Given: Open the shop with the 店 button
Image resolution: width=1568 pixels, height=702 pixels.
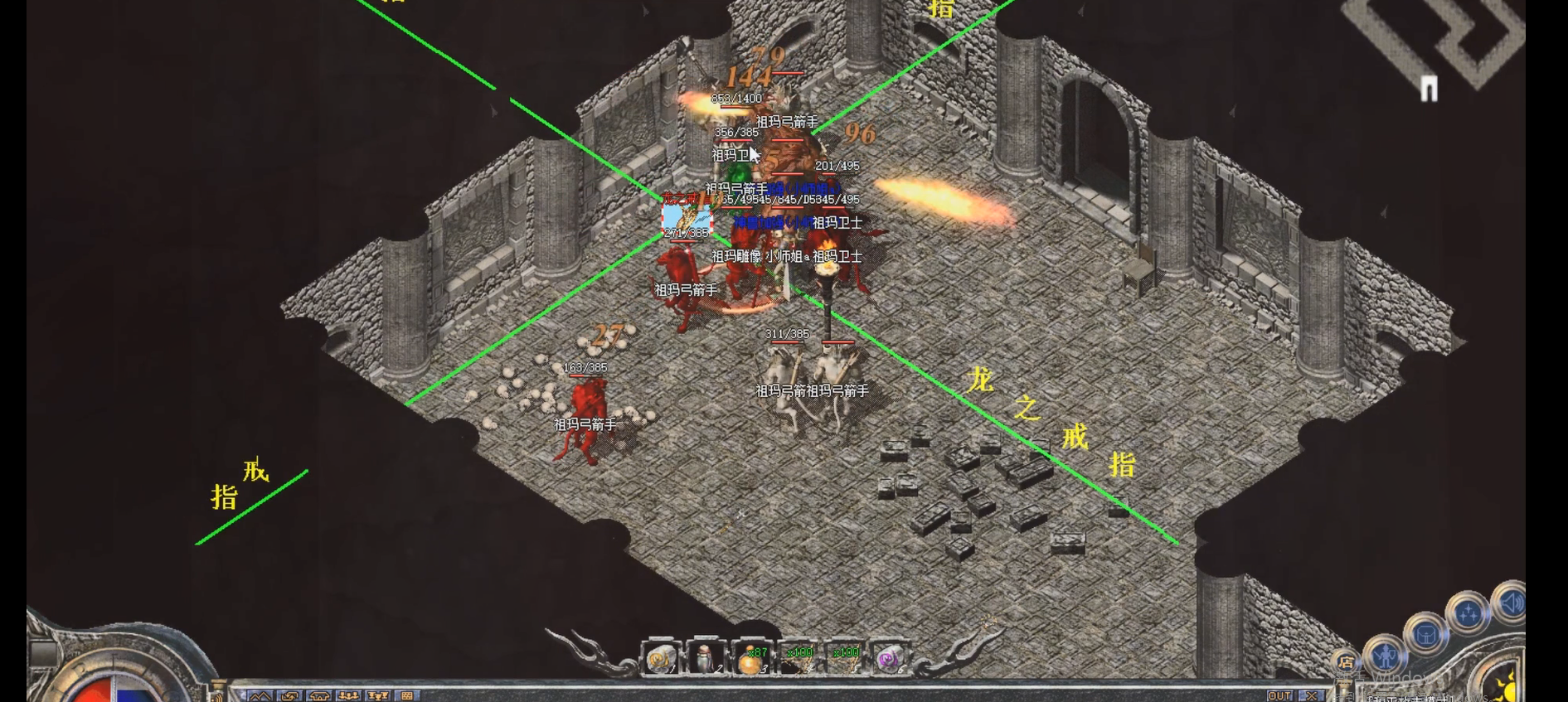Looking at the screenshot, I should click(x=1345, y=661).
